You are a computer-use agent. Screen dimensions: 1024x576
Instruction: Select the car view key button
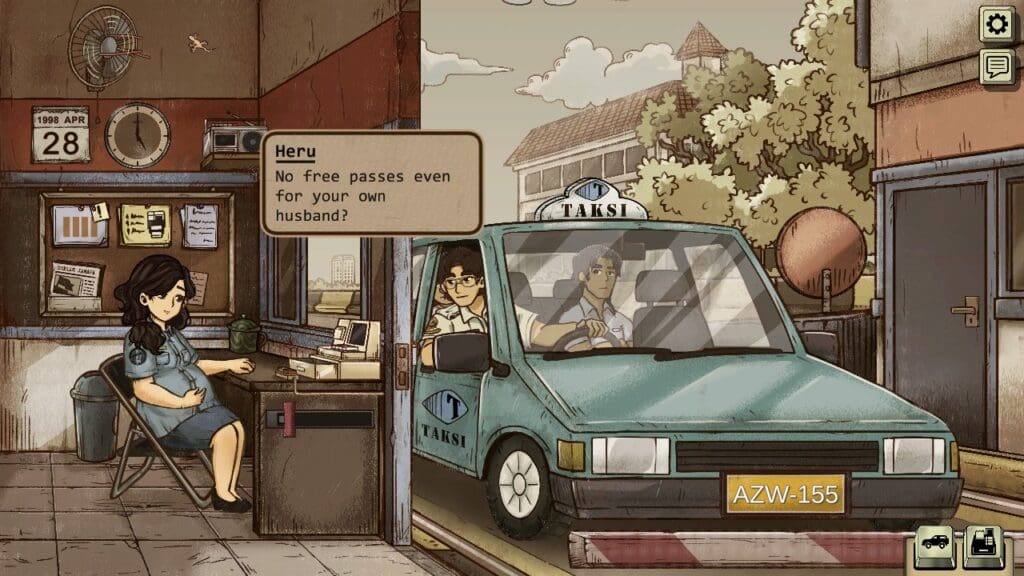click(x=936, y=545)
